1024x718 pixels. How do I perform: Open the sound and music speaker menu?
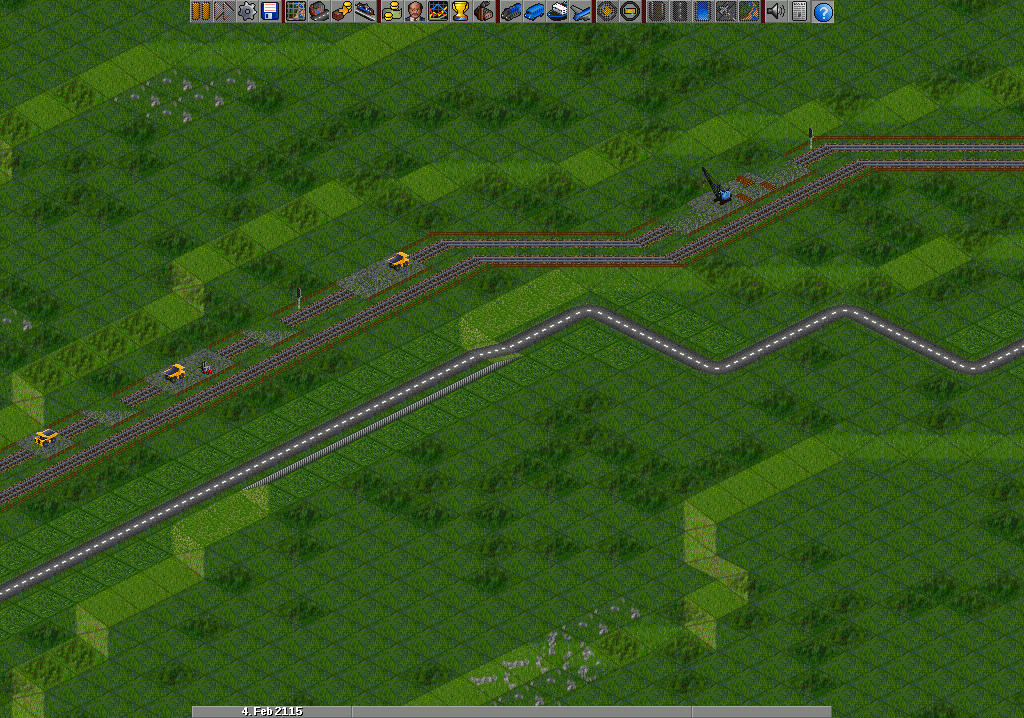pos(777,12)
